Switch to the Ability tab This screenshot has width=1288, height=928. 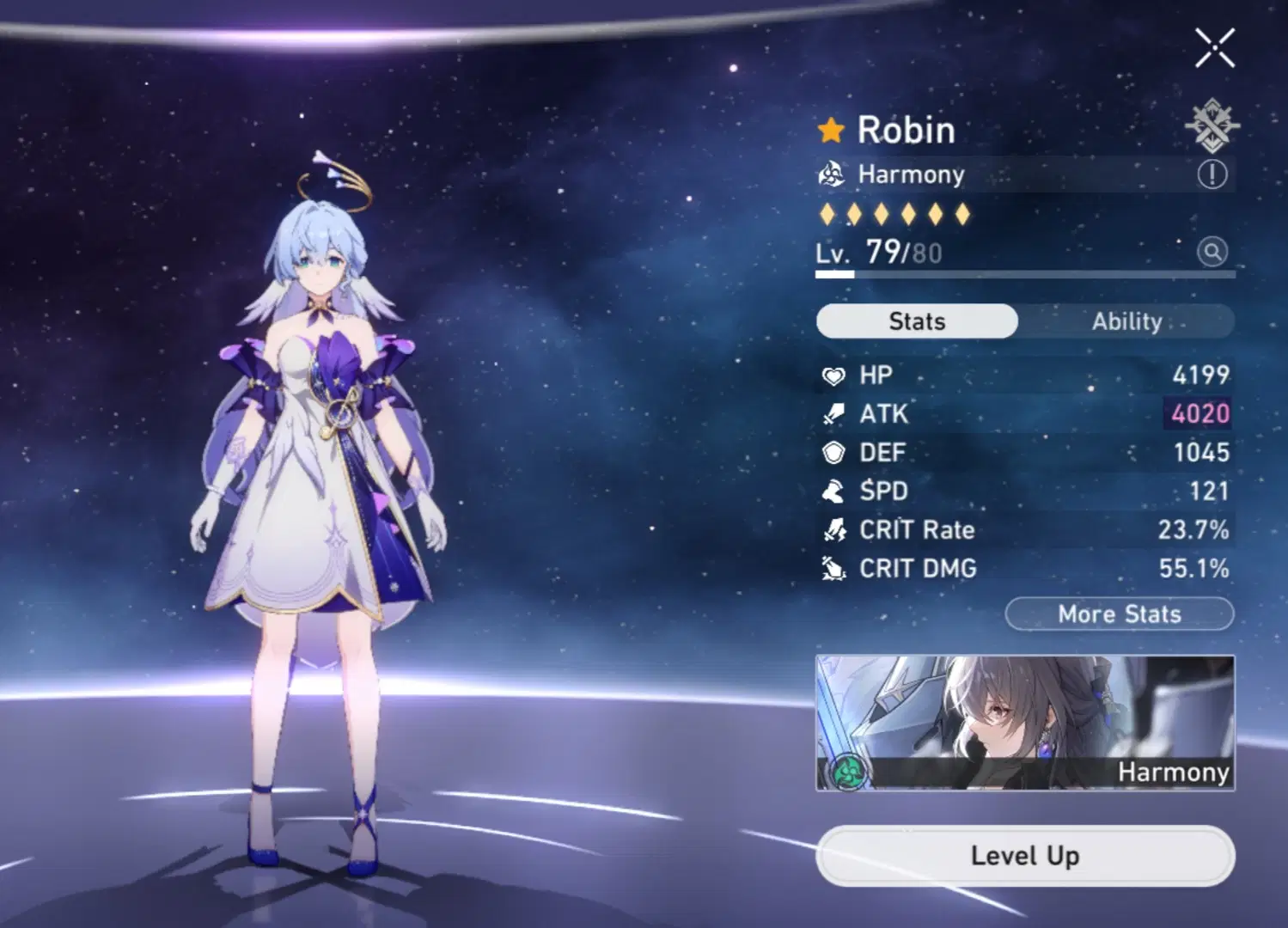click(x=1127, y=321)
